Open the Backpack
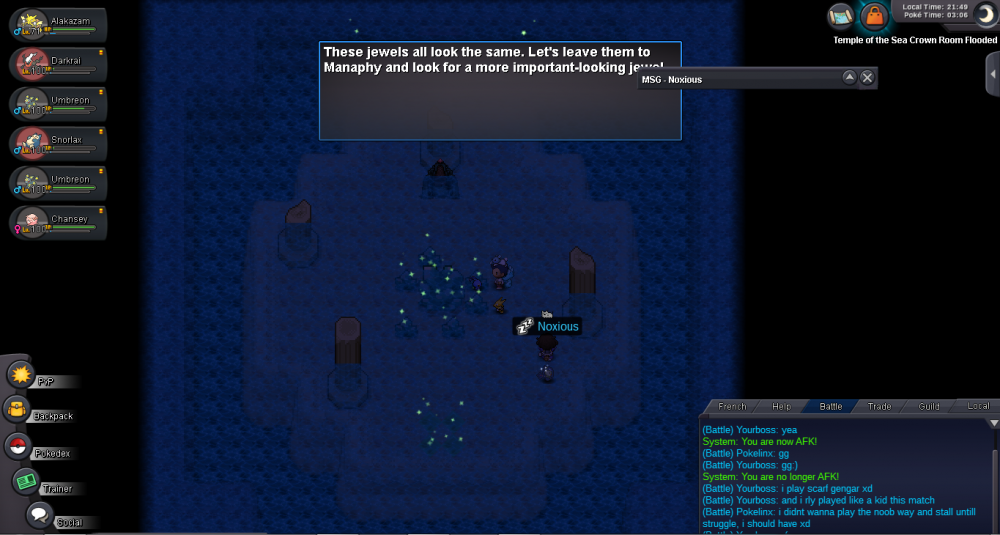The width and height of the screenshot is (1000, 535). [17, 409]
